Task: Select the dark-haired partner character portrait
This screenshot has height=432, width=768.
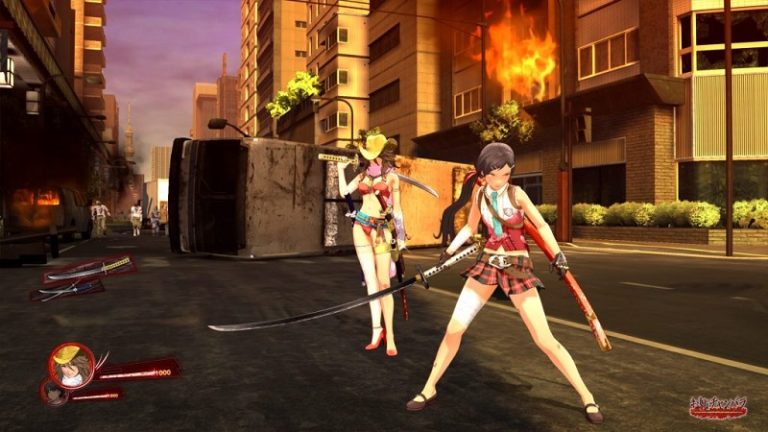Action: click(x=55, y=393)
